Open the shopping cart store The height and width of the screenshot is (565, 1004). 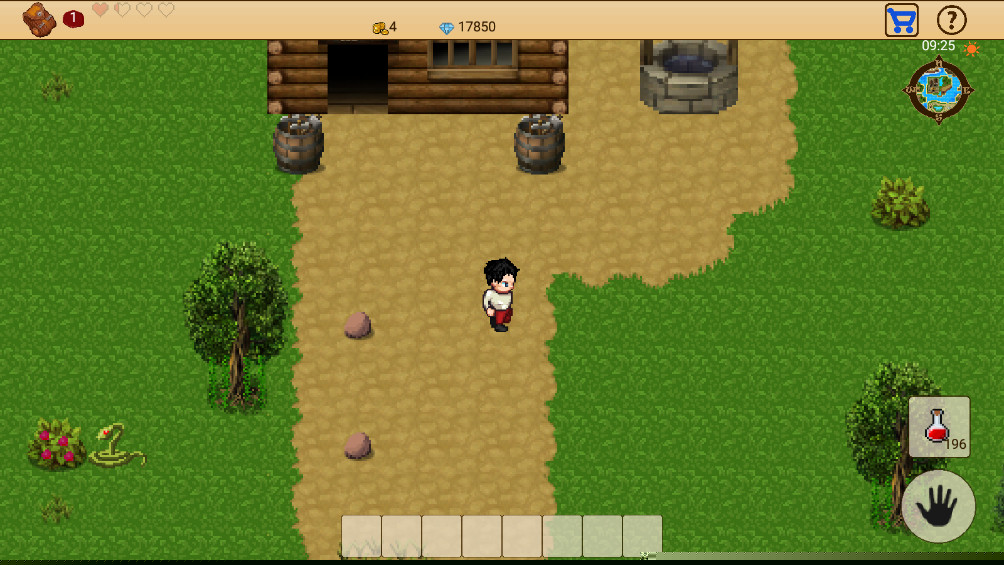point(901,20)
